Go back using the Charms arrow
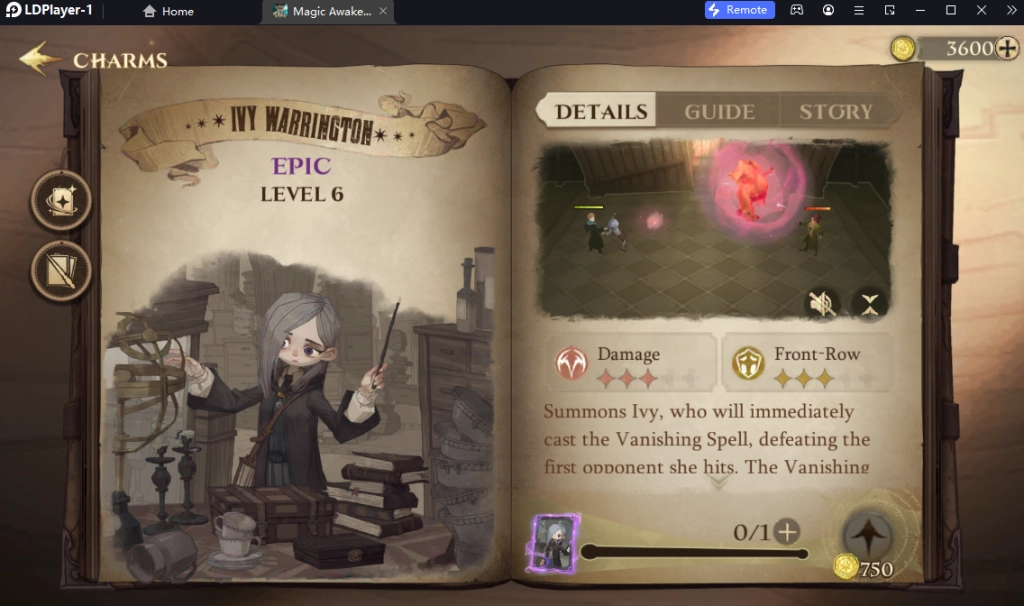Viewport: 1024px width, 606px height. [41, 59]
